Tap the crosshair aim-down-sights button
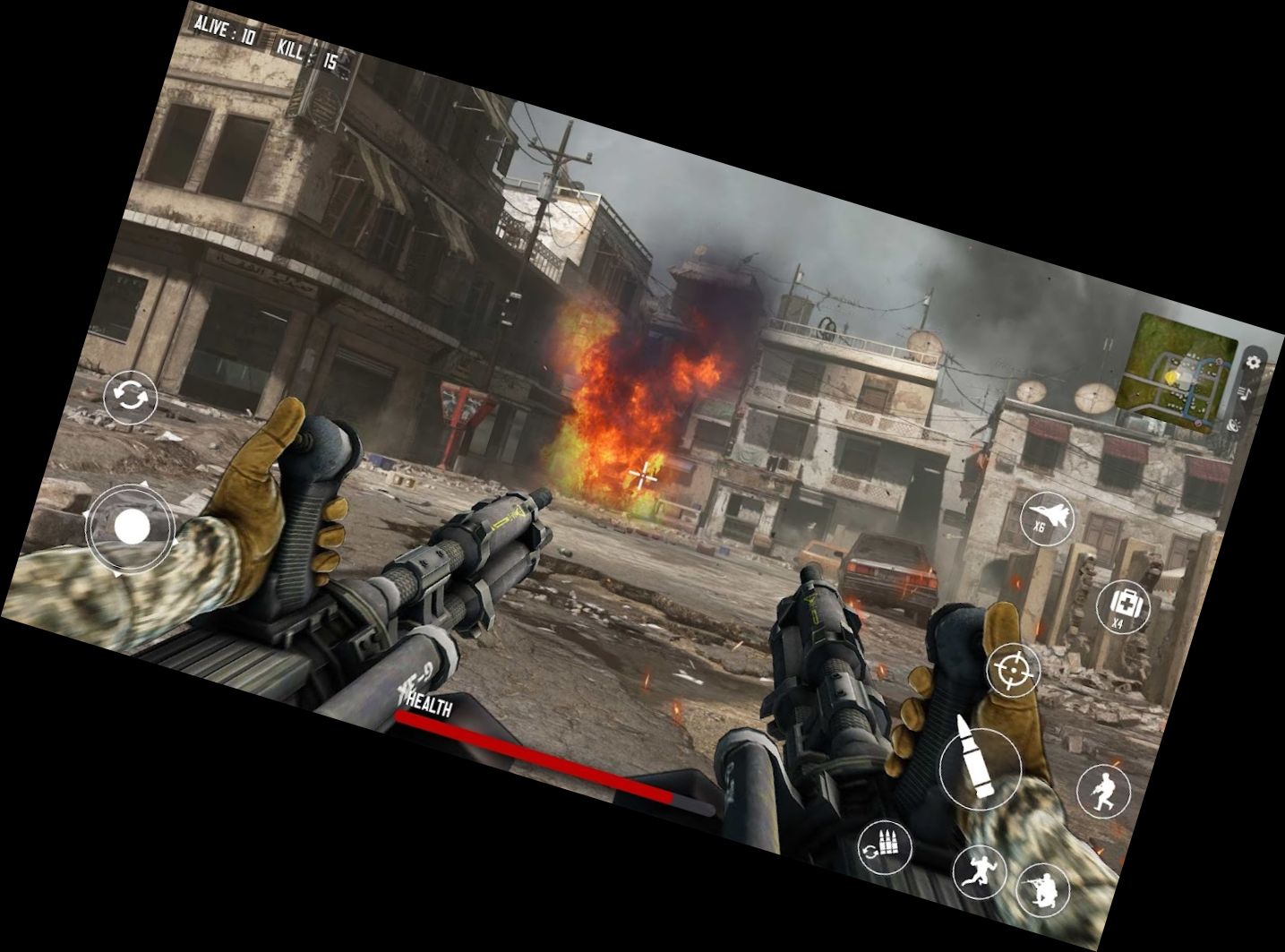 pyautogui.click(x=1013, y=670)
